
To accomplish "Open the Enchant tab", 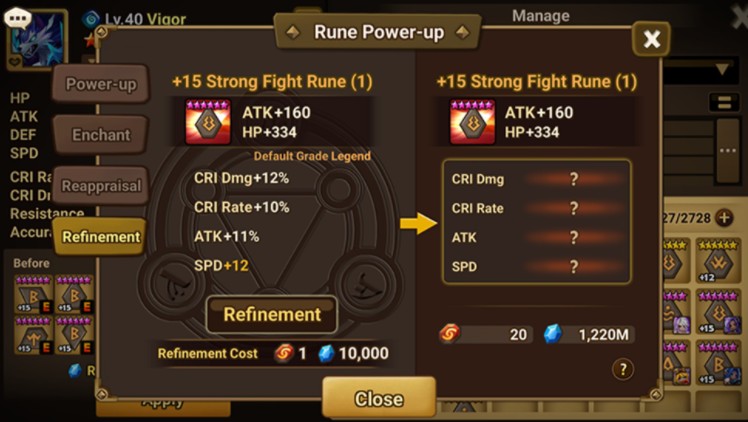I will 100,134.
